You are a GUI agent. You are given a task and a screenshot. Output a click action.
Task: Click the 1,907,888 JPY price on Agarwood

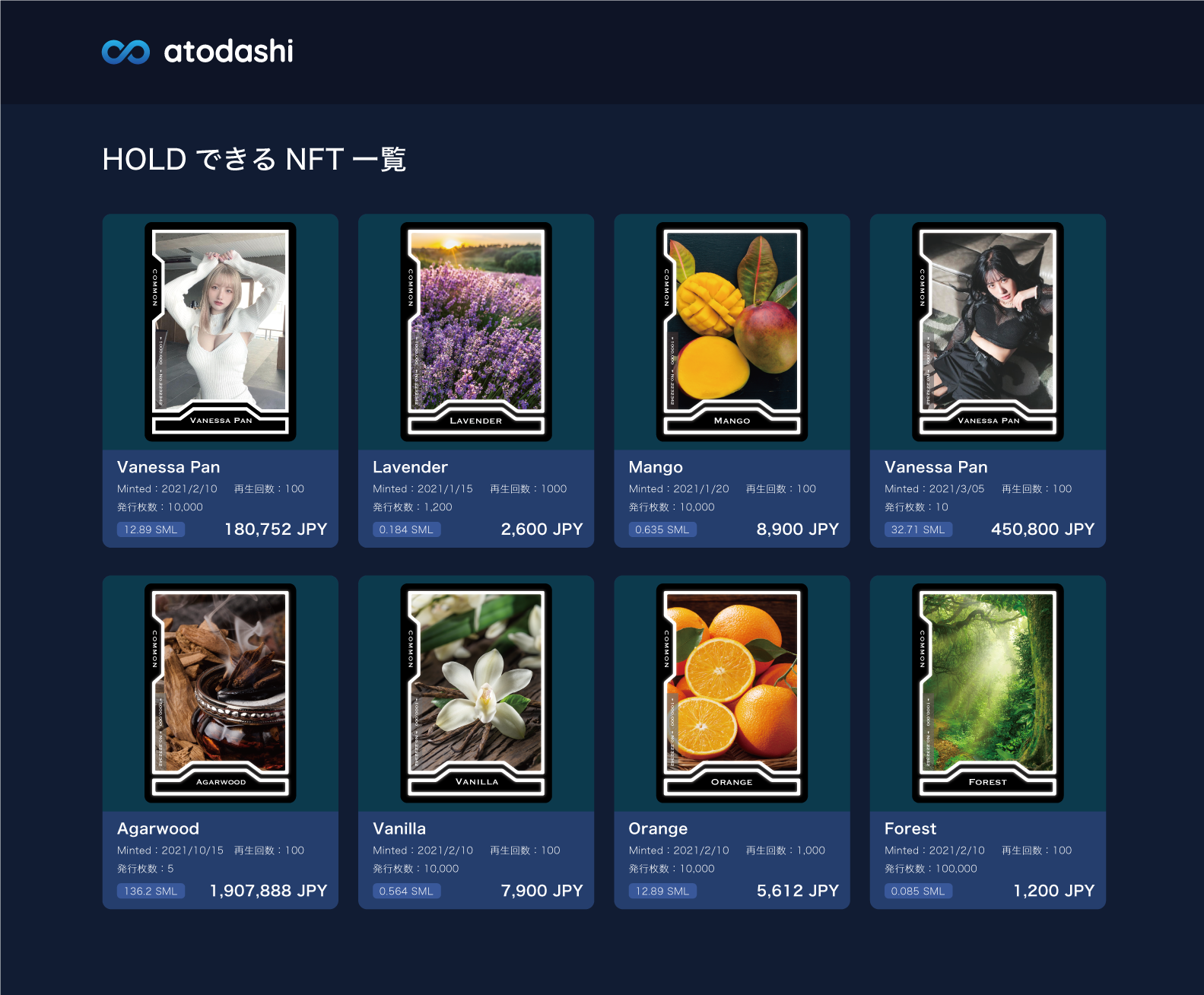268,890
